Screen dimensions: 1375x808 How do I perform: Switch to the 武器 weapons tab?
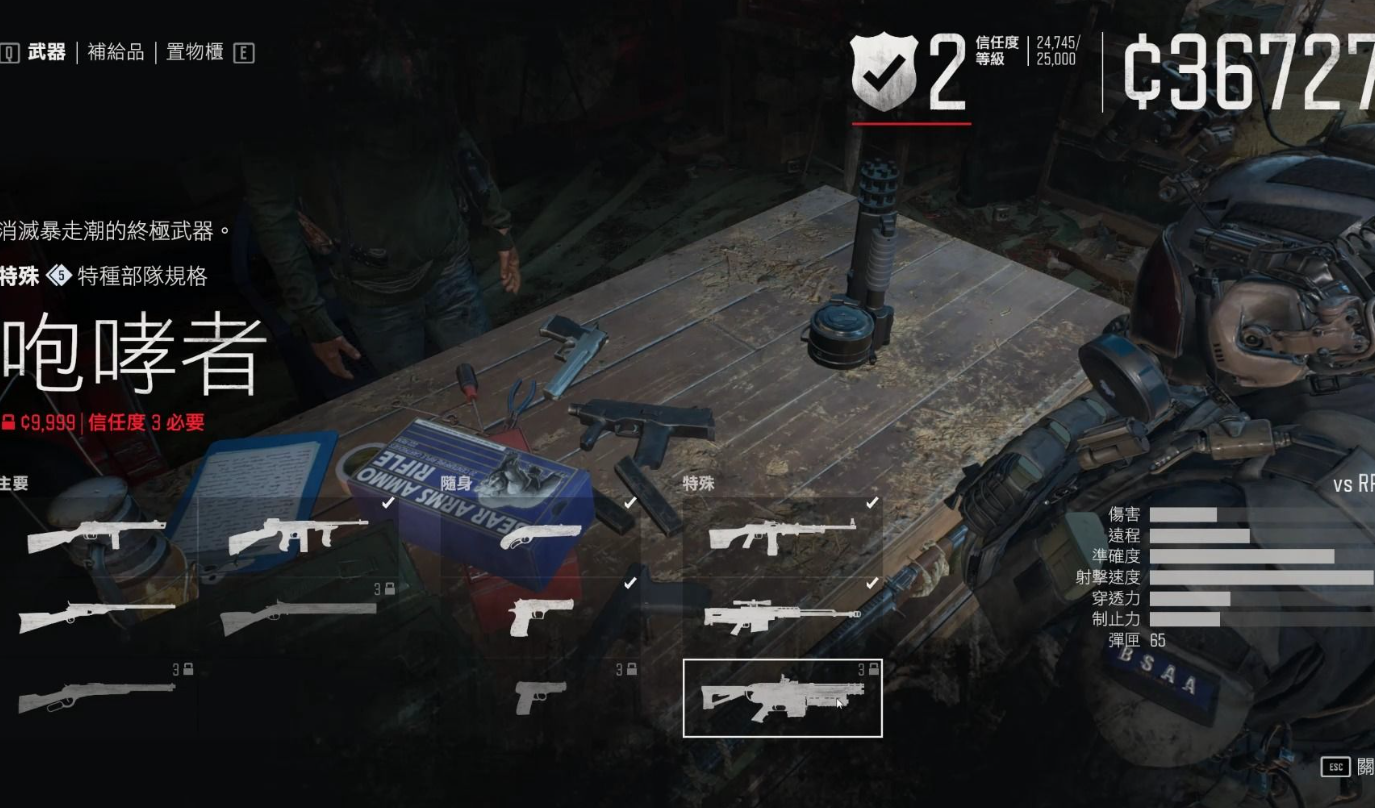46,53
